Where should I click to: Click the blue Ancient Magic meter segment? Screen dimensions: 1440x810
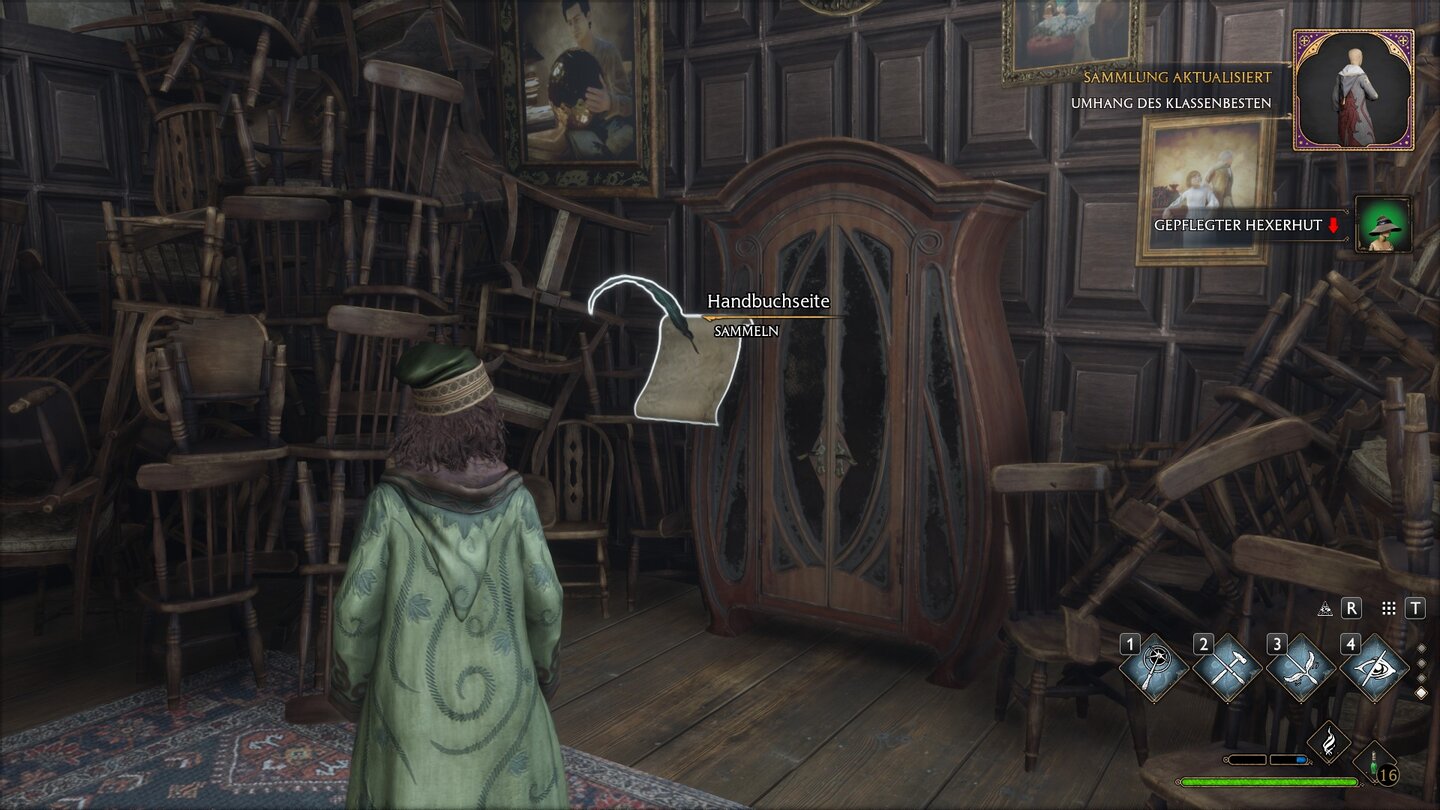point(1301,759)
